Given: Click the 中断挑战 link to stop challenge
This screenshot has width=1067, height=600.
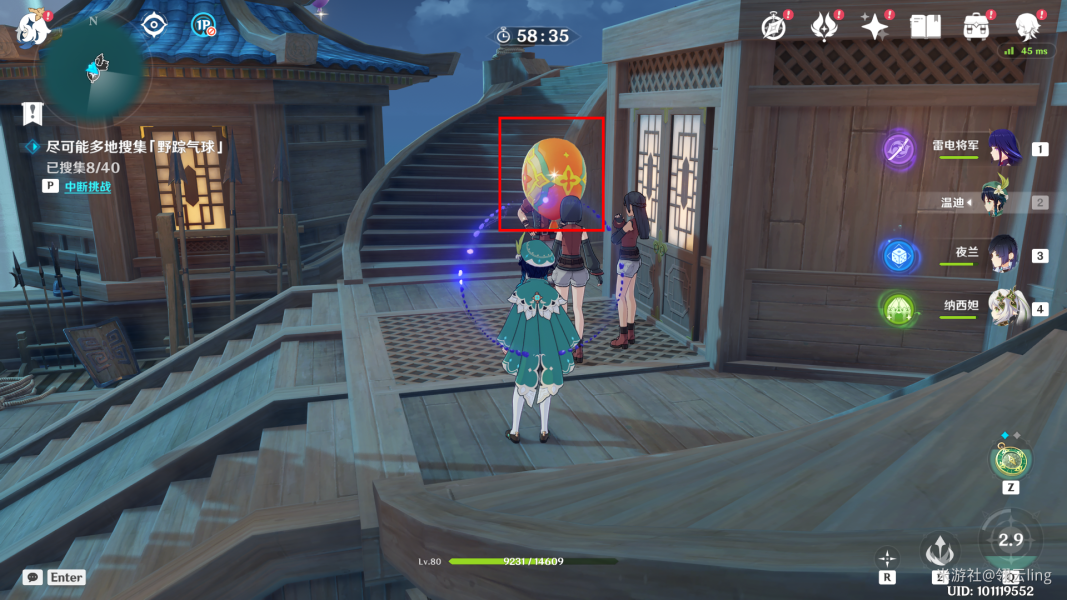Looking at the screenshot, I should pos(88,186).
